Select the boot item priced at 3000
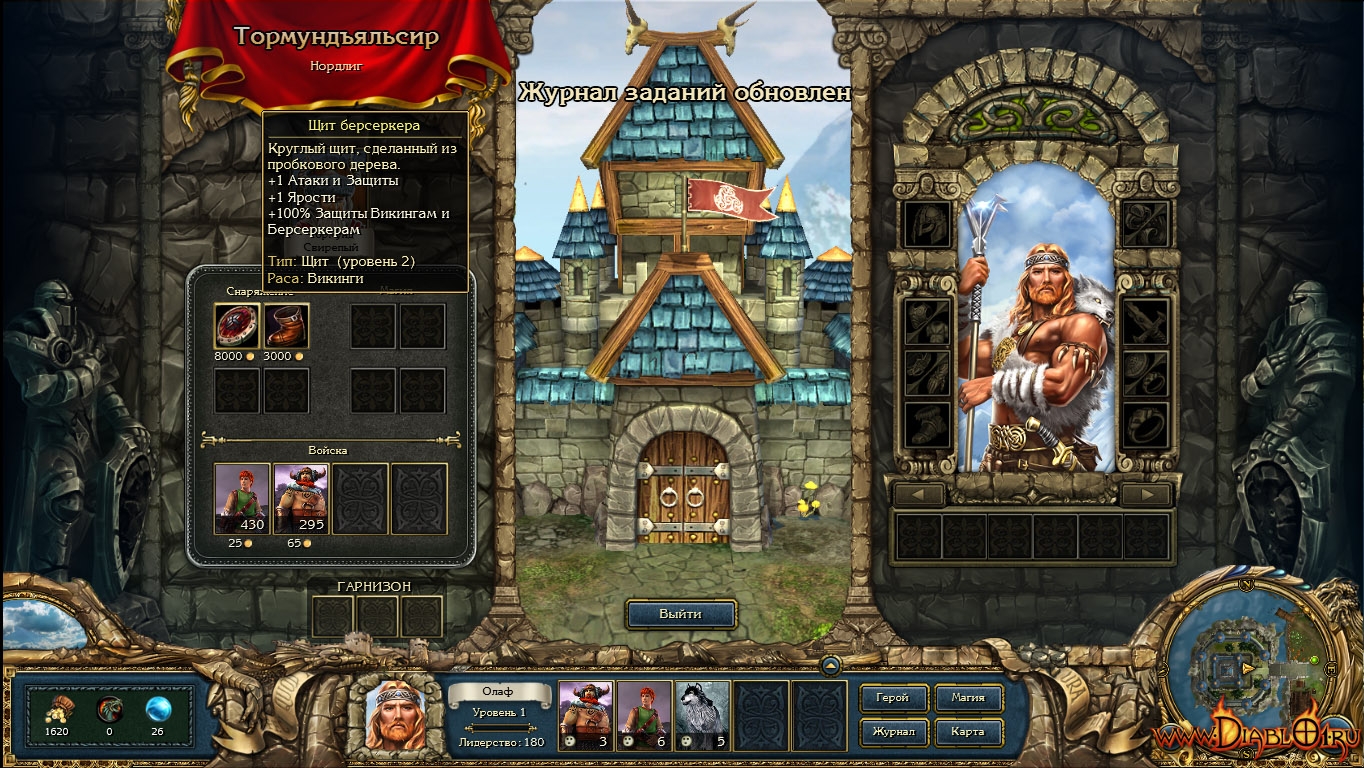 286,326
